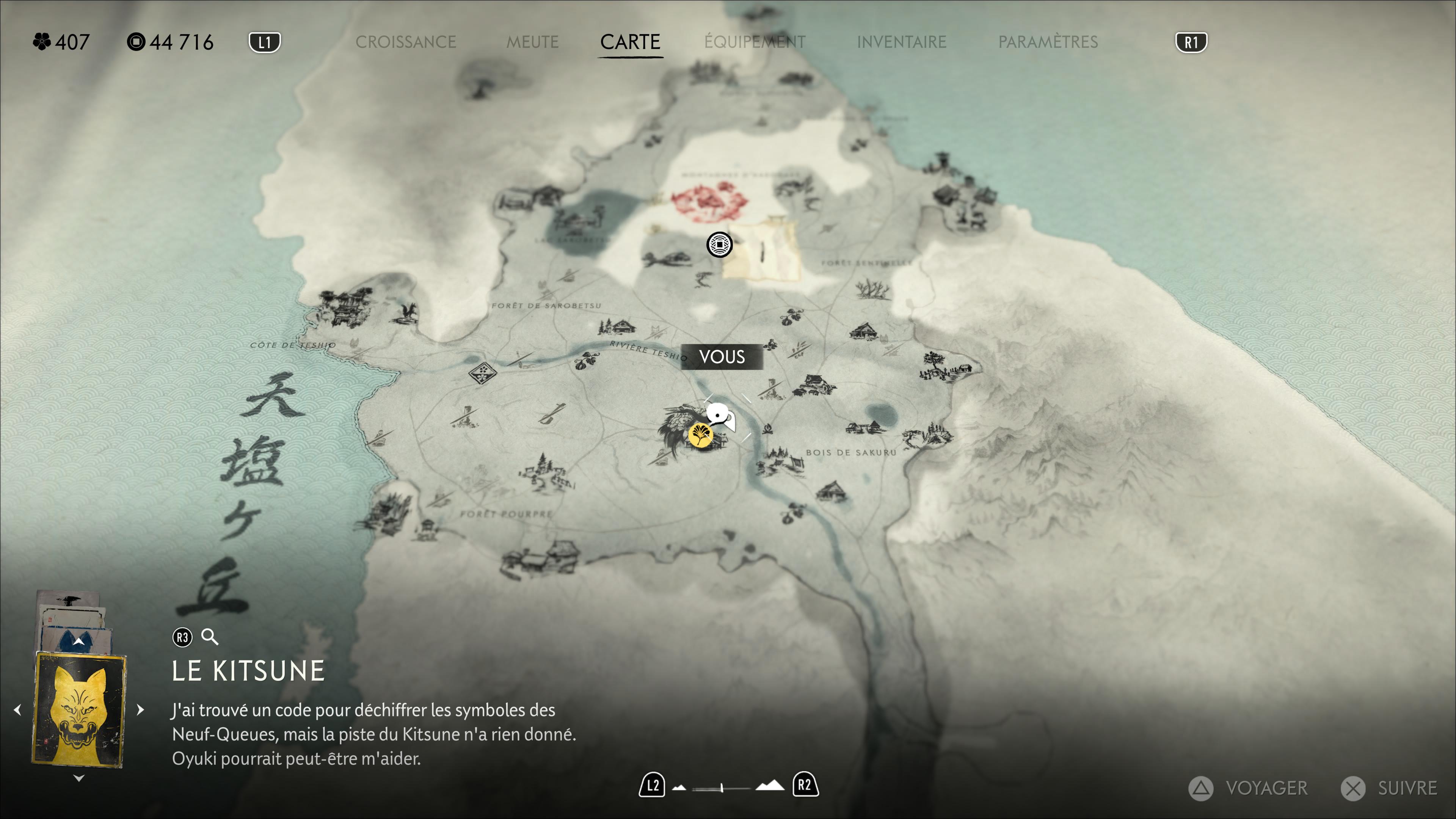The width and height of the screenshot is (1456, 819).
Task: Open the Meute tab
Action: [532, 42]
